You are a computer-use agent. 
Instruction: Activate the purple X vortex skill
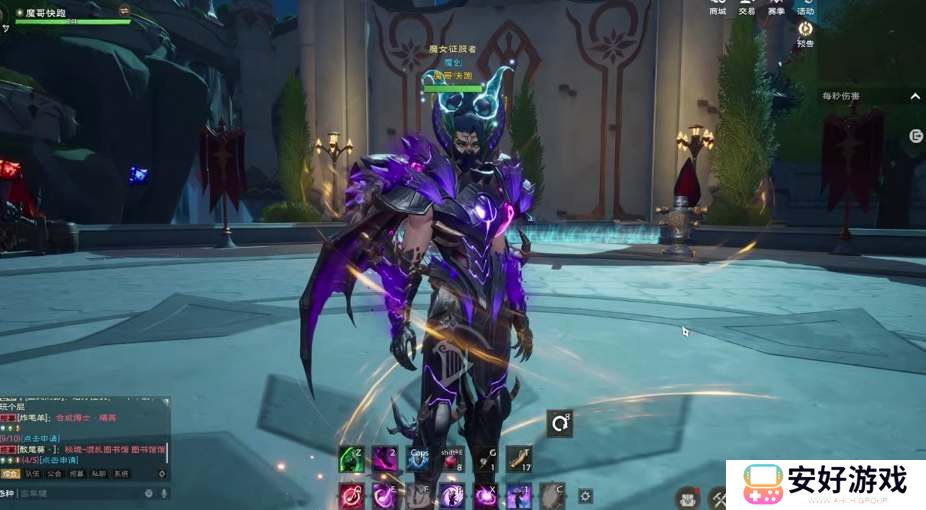[486, 494]
